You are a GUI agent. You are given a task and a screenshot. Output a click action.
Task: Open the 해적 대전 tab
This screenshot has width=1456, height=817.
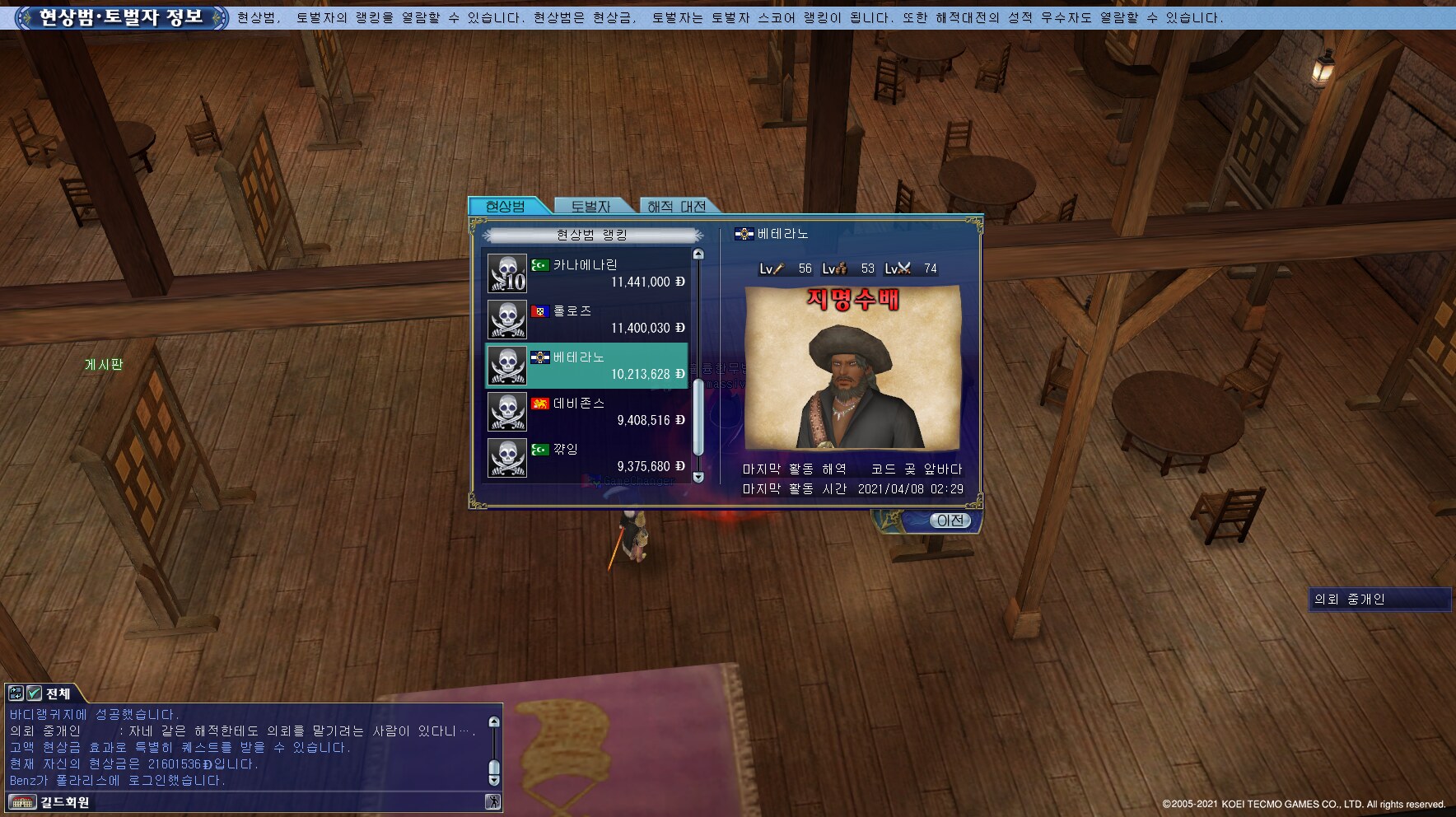coord(676,206)
